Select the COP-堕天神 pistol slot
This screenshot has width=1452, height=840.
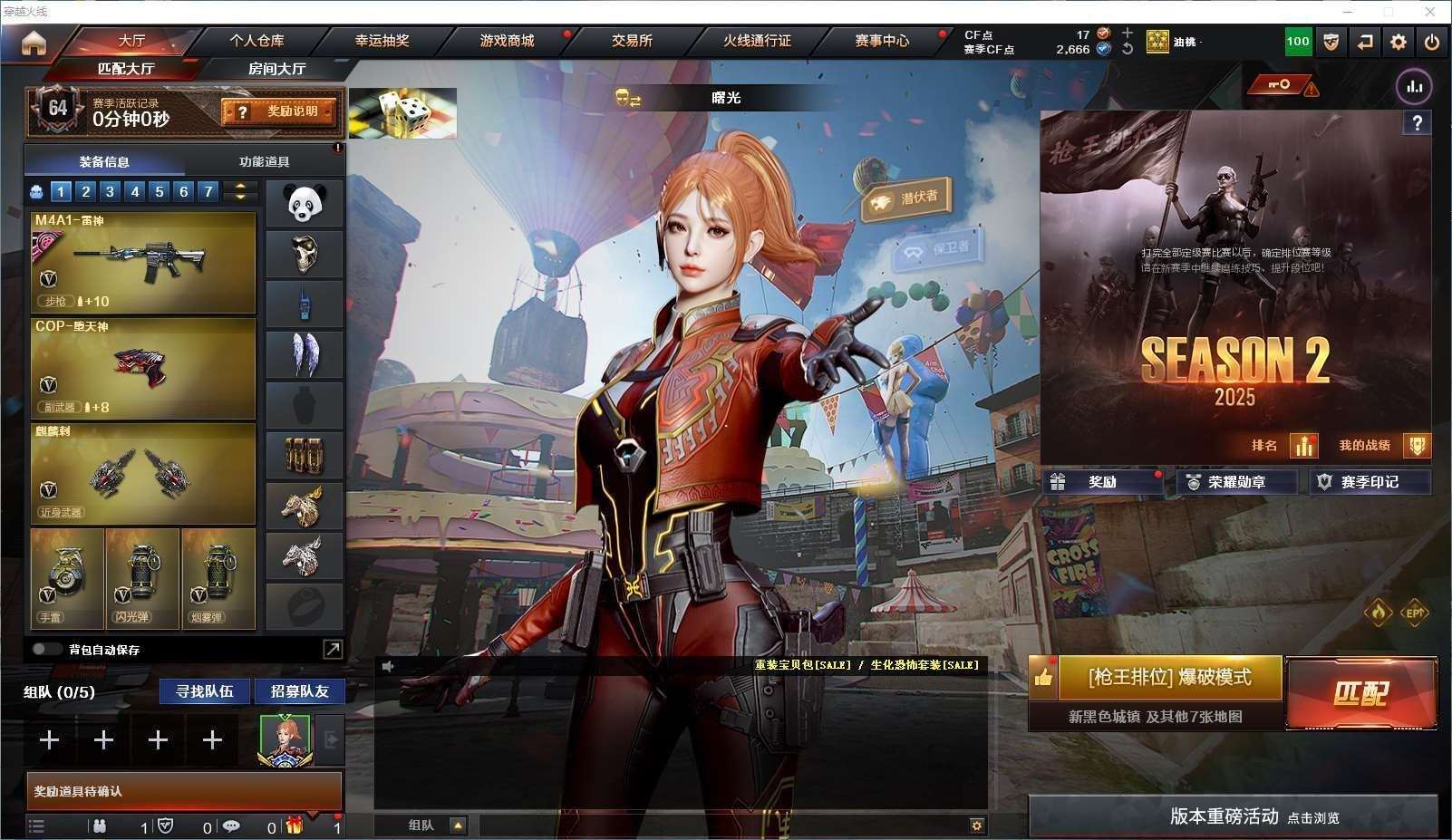(x=143, y=368)
